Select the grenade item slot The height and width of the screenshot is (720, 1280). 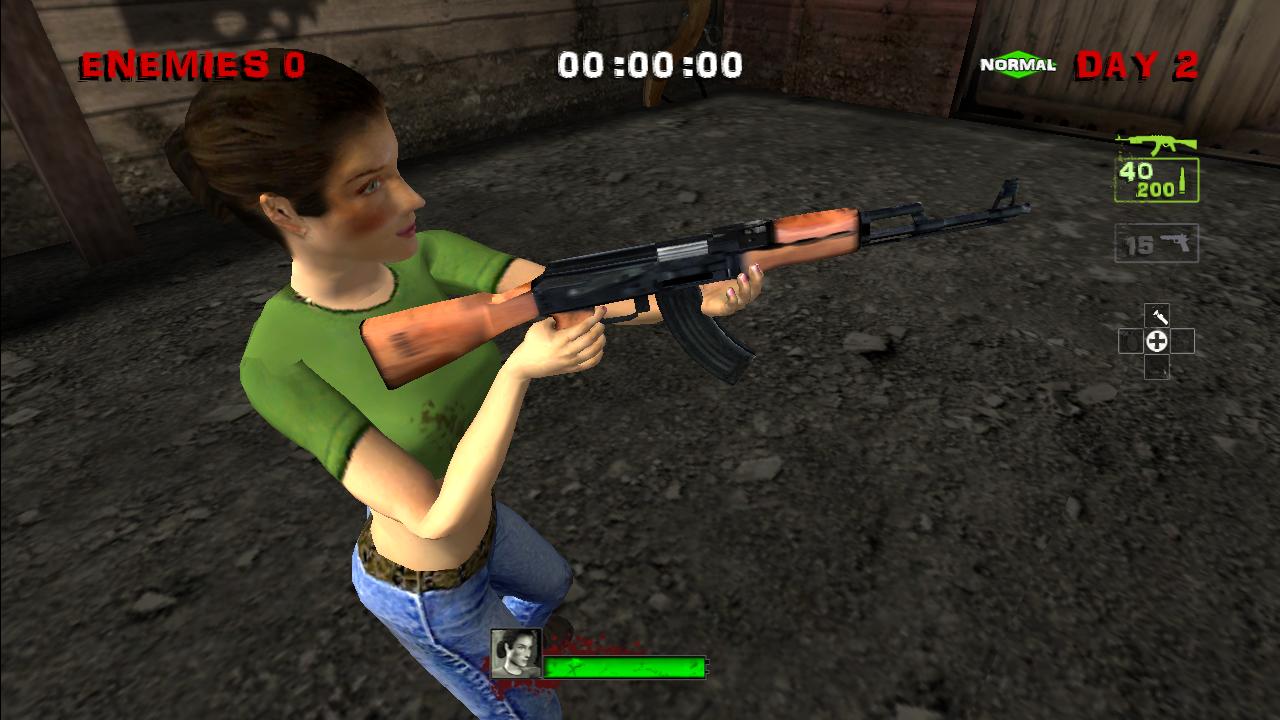(x=1131, y=342)
